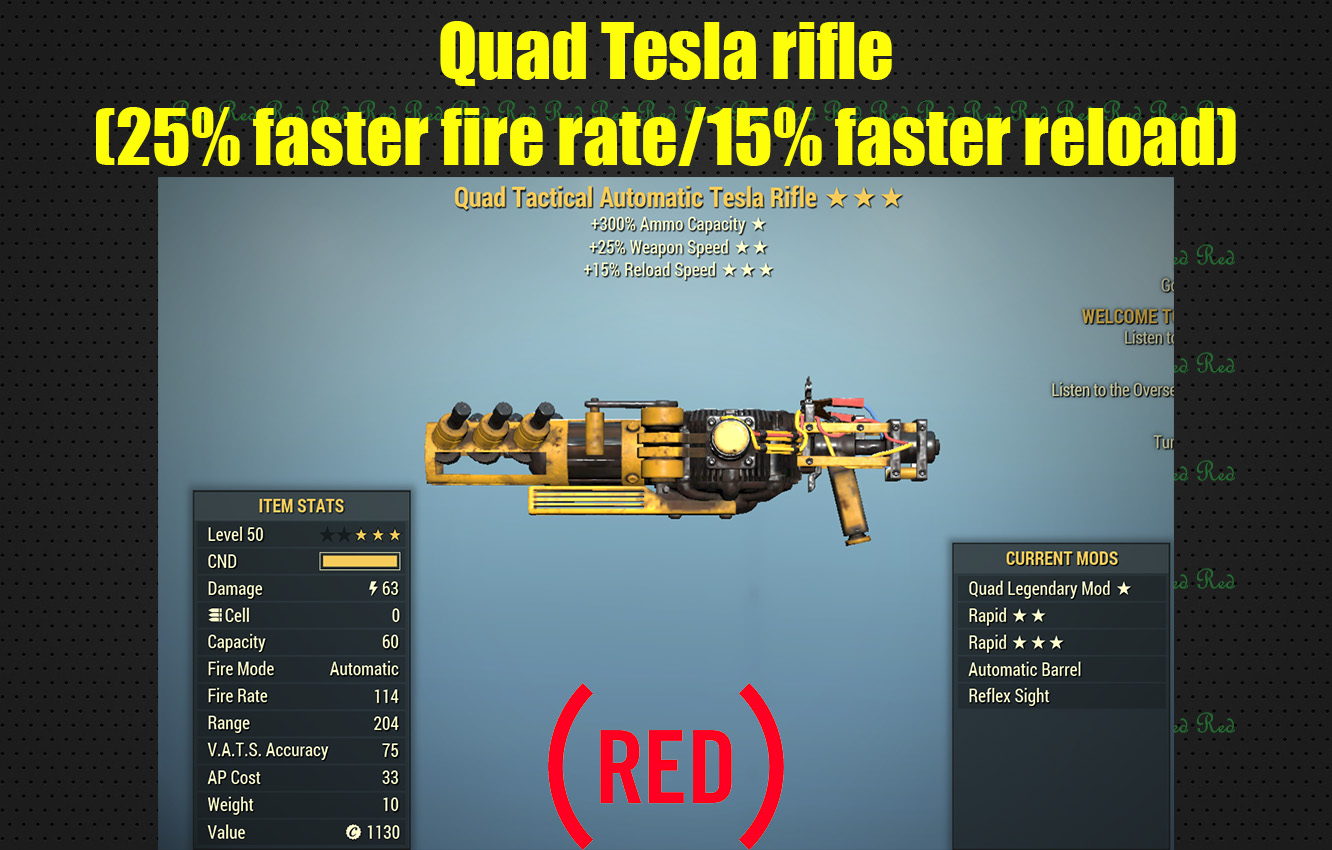Click the Quad Tesla rifle title text
This screenshot has height=850, width=1332.
pos(666,50)
